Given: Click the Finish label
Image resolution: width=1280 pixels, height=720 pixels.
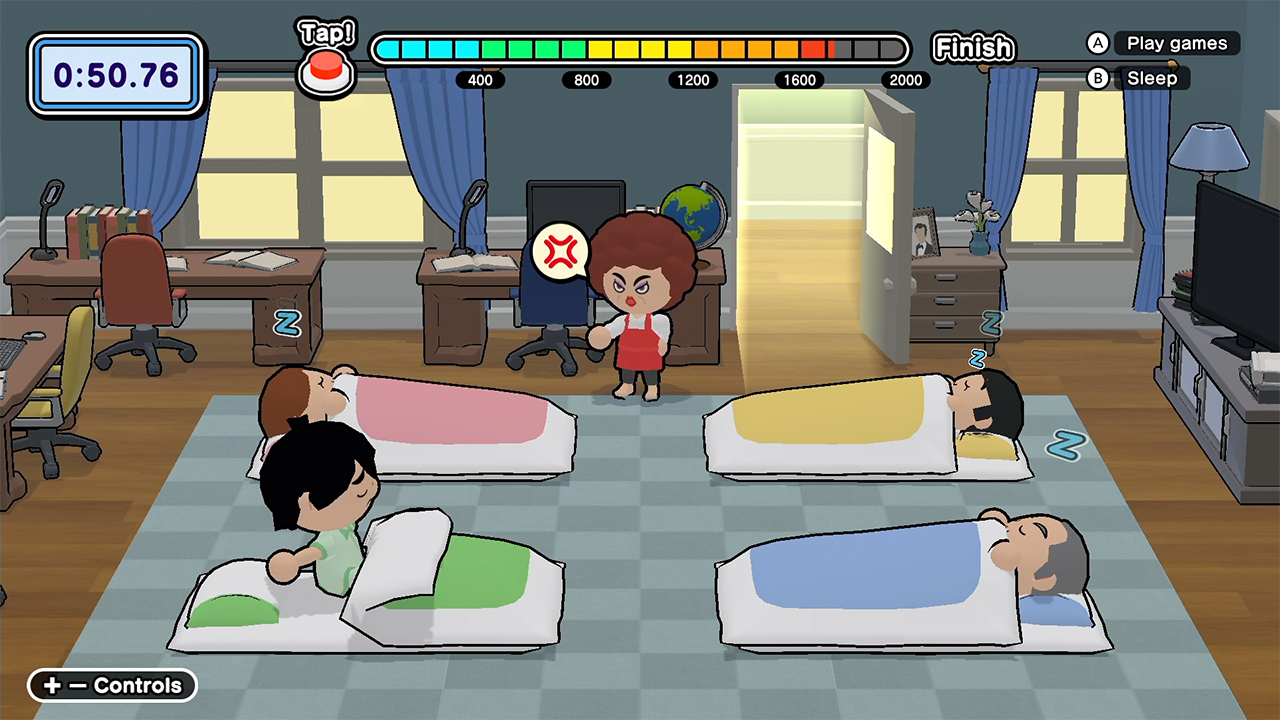Looking at the screenshot, I should (972, 46).
